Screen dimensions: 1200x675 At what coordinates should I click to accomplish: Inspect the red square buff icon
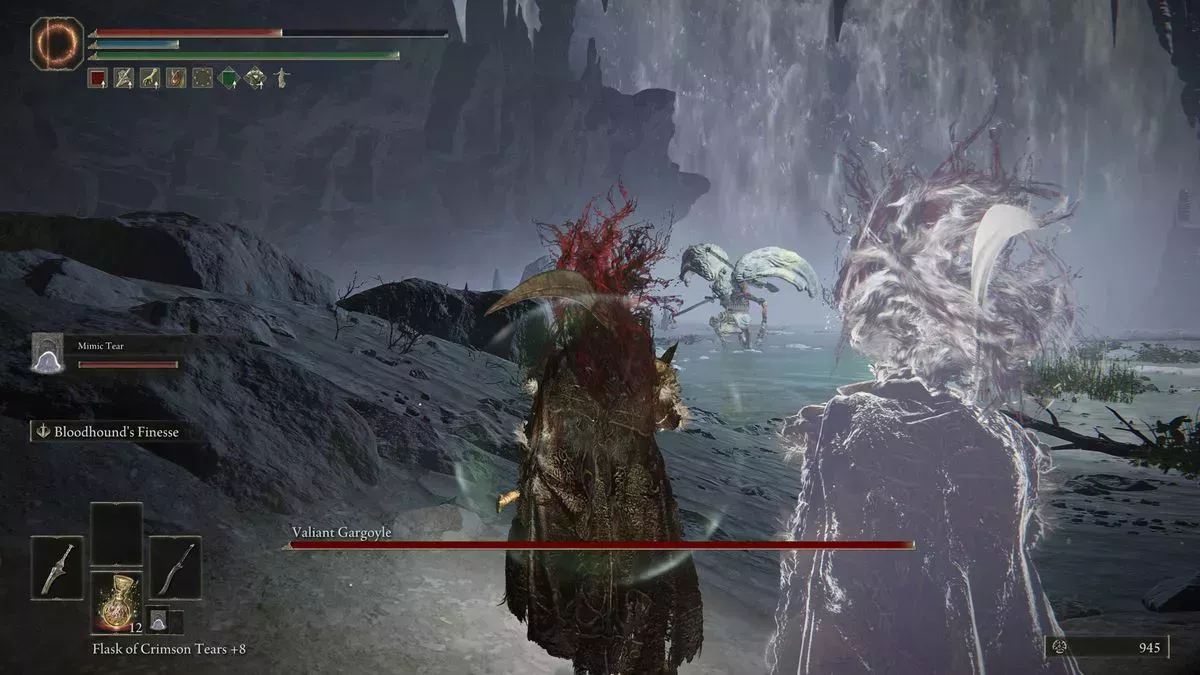(97, 78)
